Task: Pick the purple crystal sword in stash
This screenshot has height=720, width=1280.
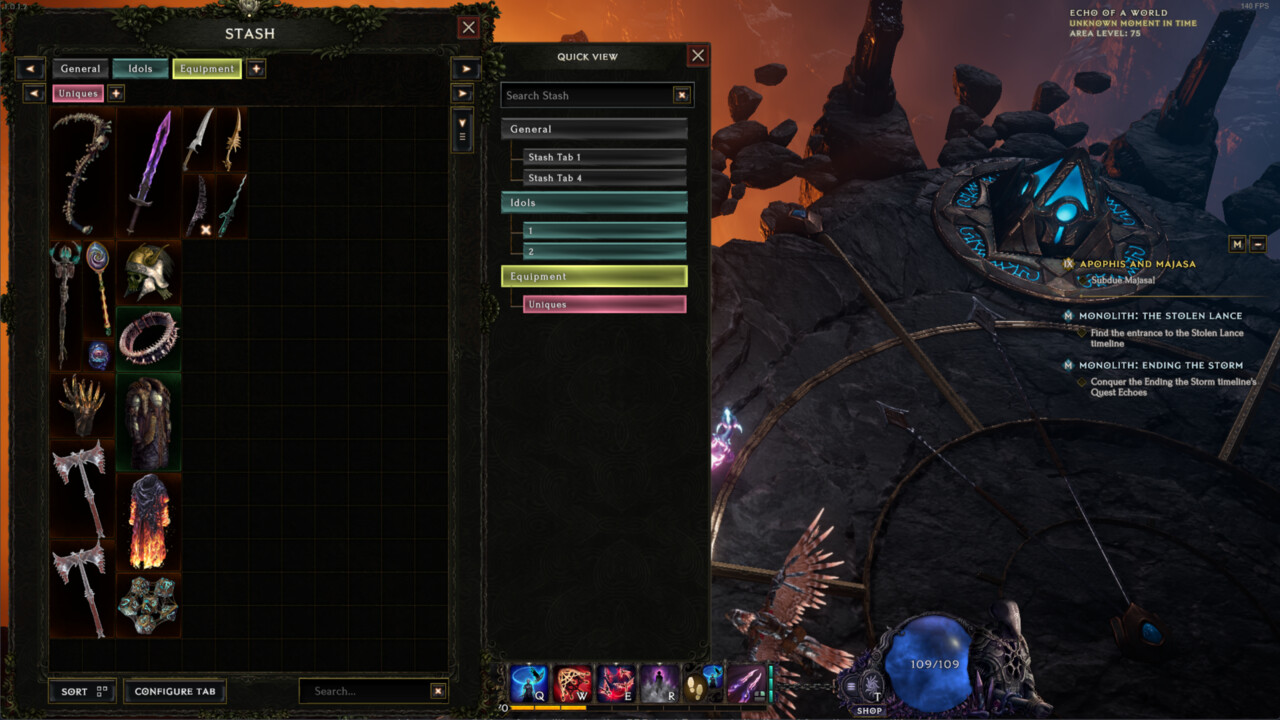Action: click(149, 172)
